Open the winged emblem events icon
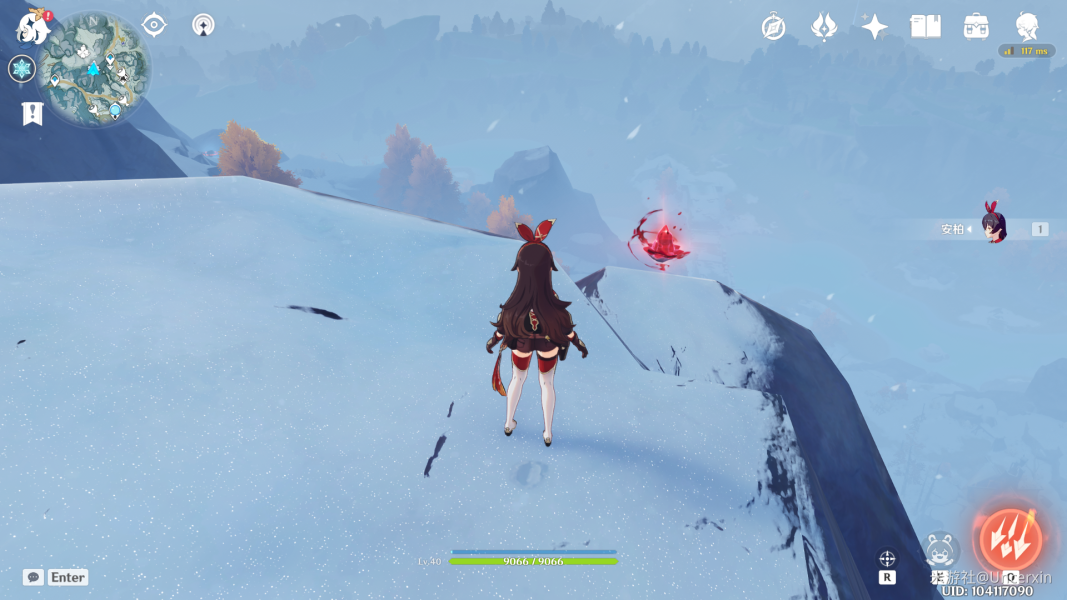The image size is (1067, 600). pos(824,27)
